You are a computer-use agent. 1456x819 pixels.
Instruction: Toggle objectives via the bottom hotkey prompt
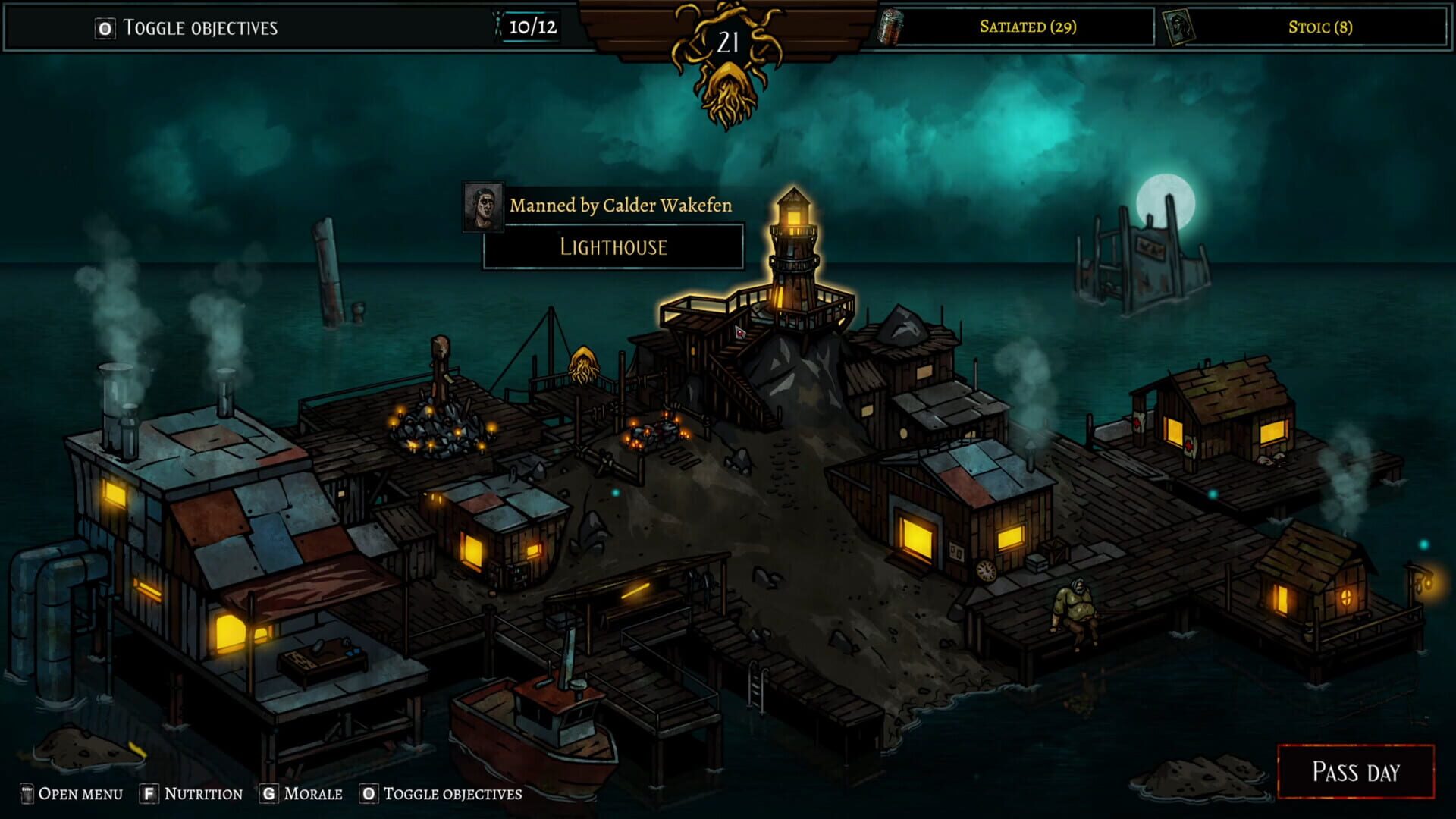coord(367,794)
